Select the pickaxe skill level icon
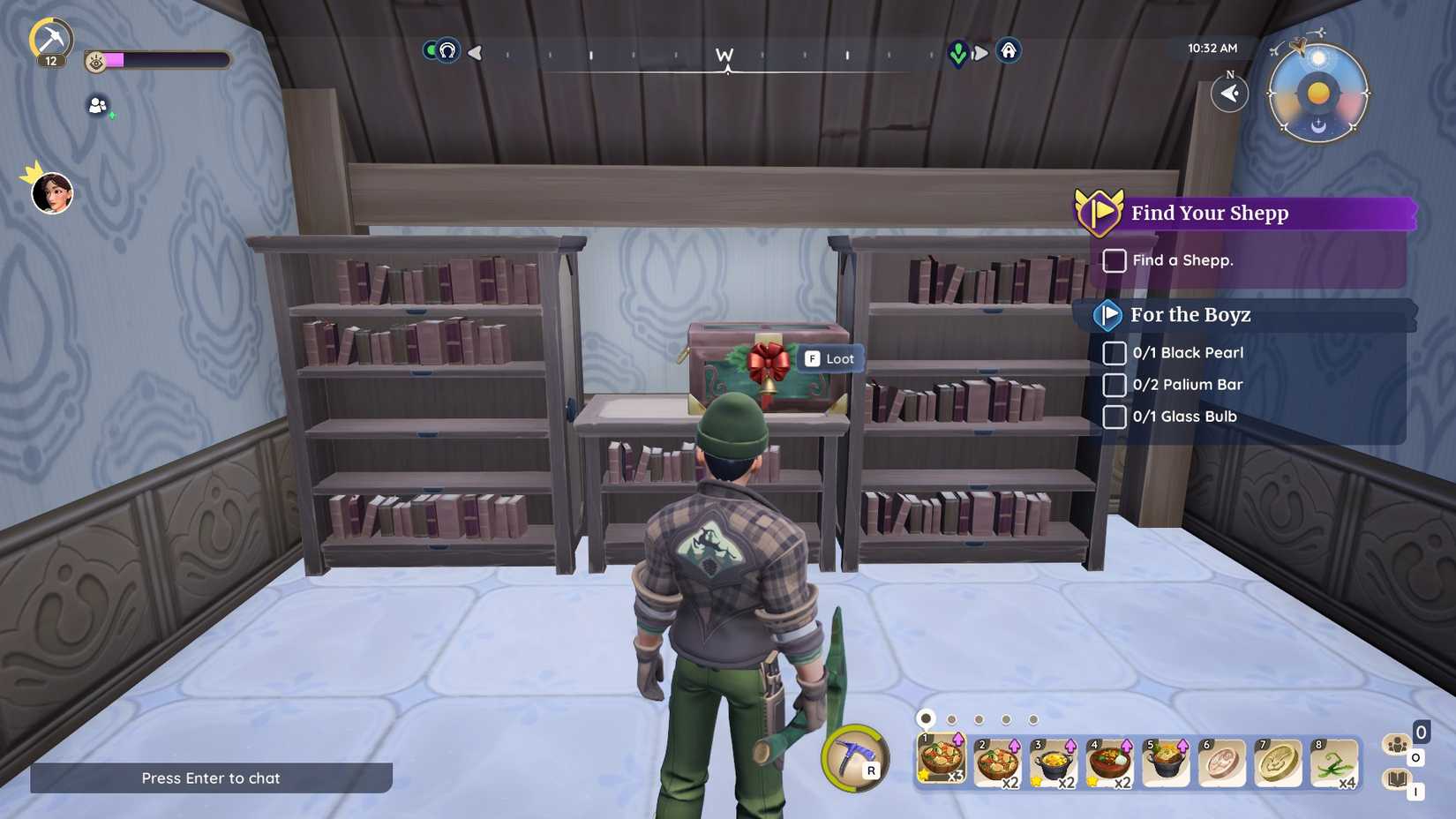This screenshot has width=1456, height=819. pyautogui.click(x=53, y=37)
